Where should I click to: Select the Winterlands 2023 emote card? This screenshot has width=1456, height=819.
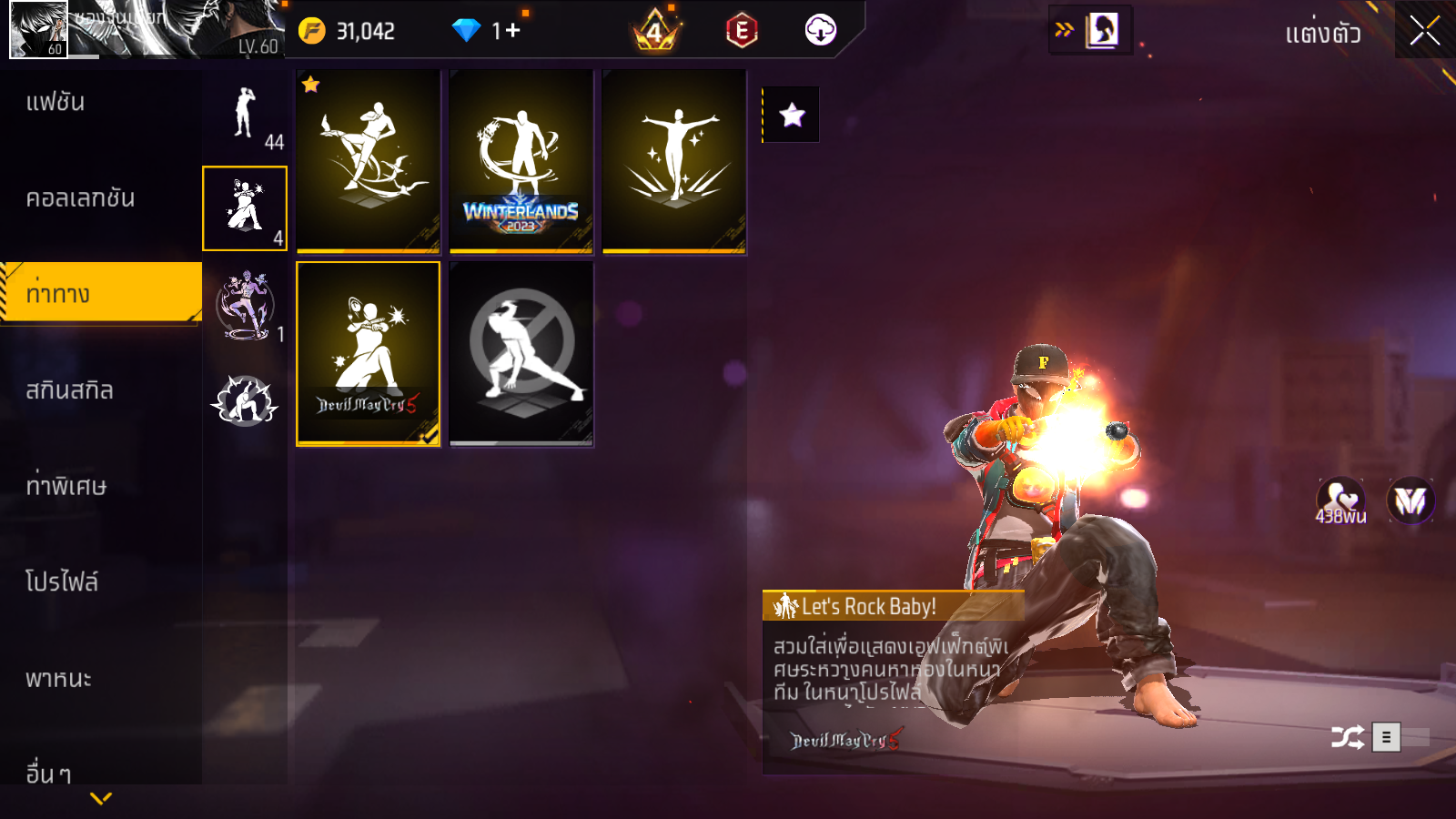(x=521, y=161)
